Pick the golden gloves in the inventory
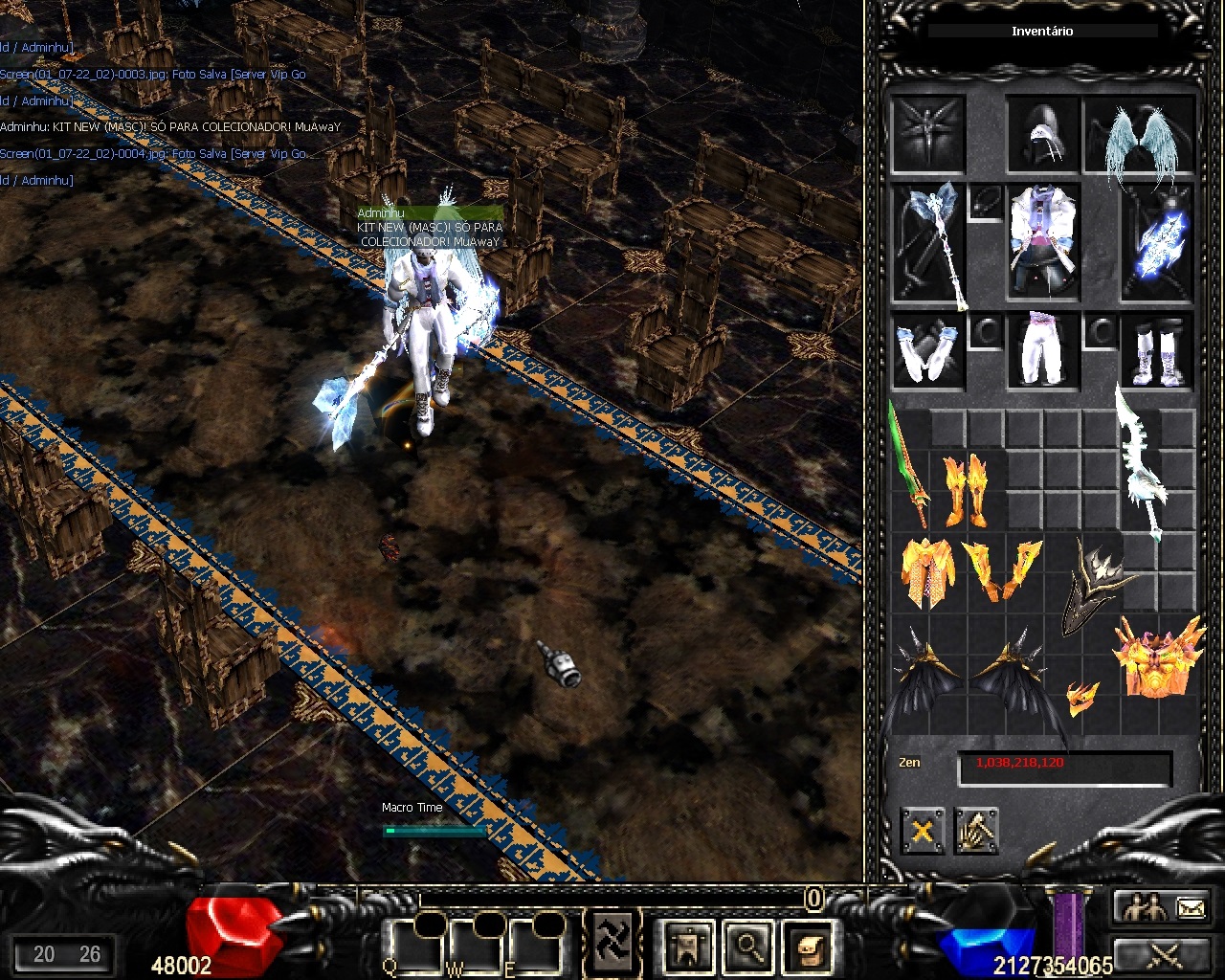The height and width of the screenshot is (980, 1225). point(1002,568)
